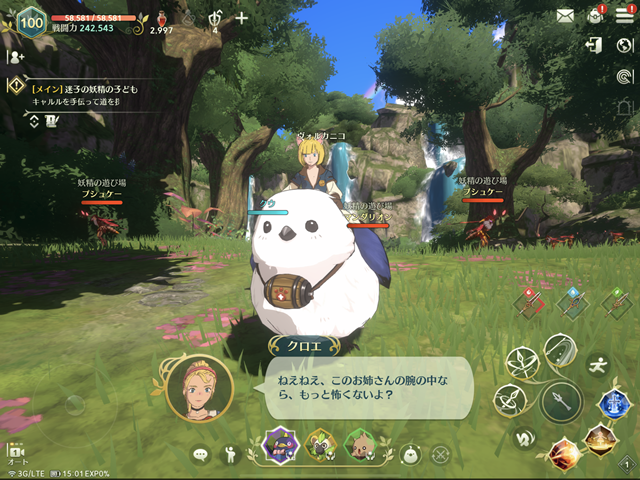Open the add-friend party icon
640x480 pixels.
point(16,57)
